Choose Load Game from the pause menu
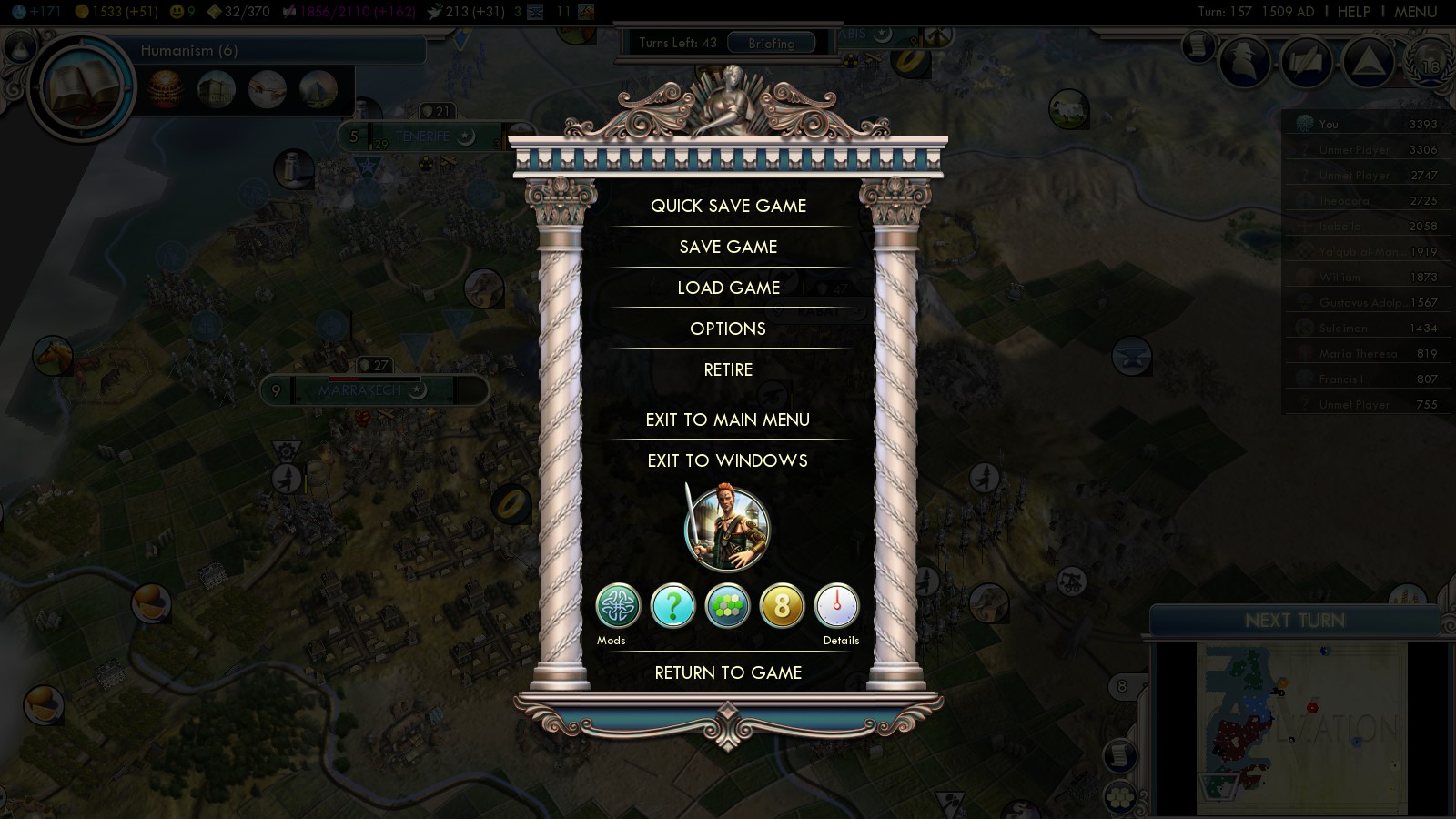Viewport: 1456px width, 819px height. (x=728, y=288)
